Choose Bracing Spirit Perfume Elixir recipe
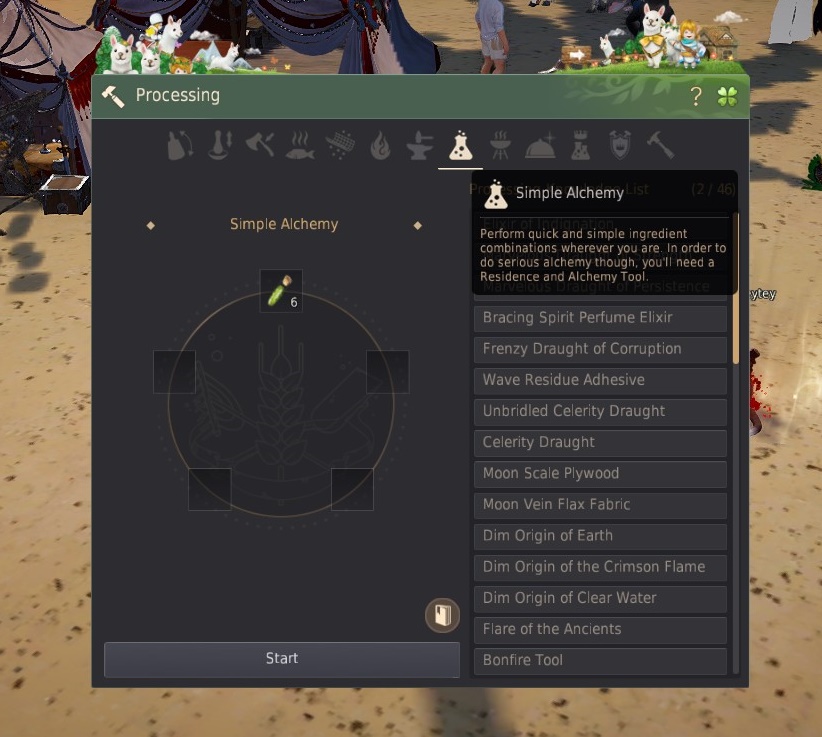822x737 pixels. (599, 318)
